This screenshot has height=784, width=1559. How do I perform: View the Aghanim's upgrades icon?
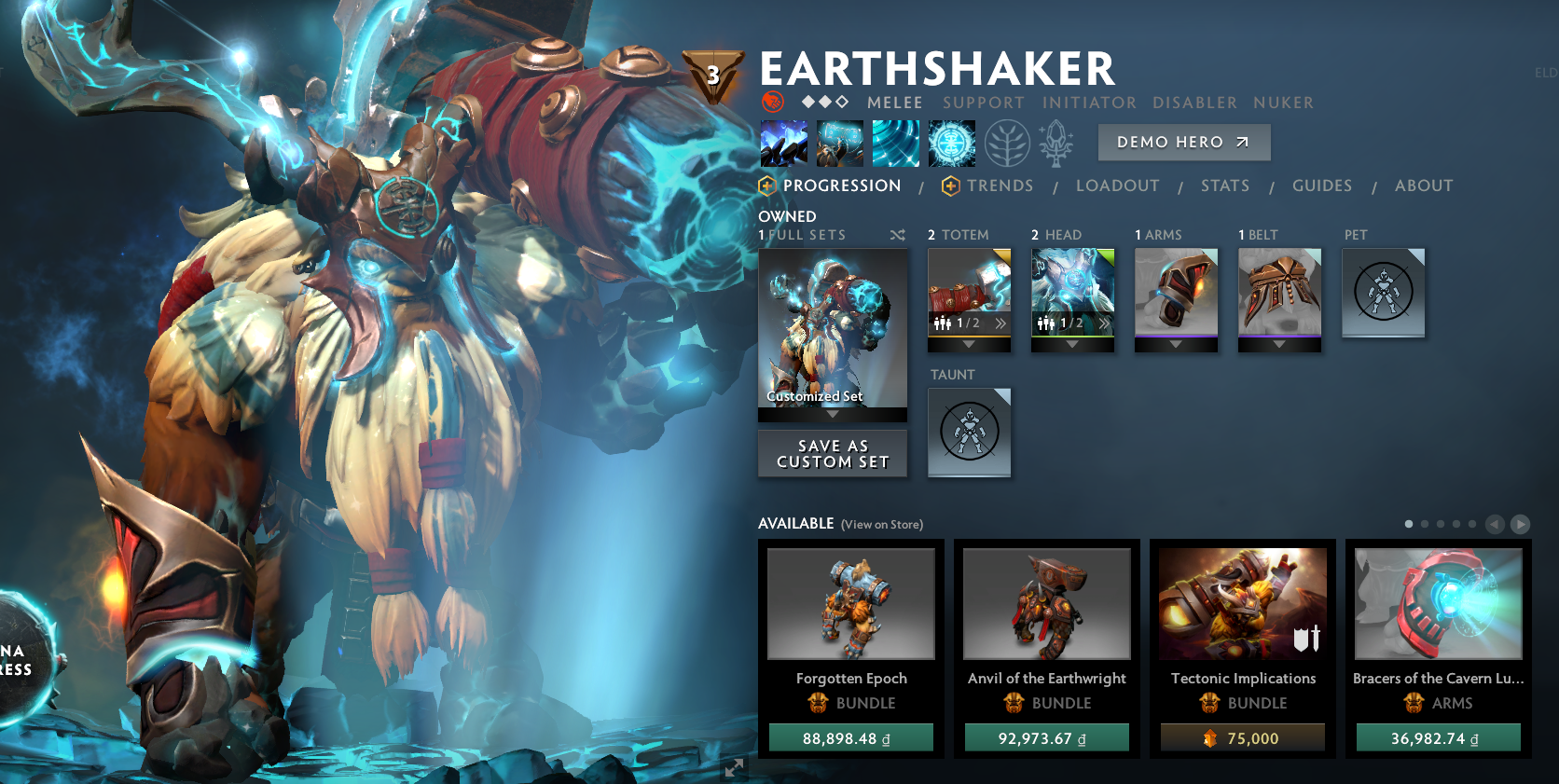tap(1055, 143)
